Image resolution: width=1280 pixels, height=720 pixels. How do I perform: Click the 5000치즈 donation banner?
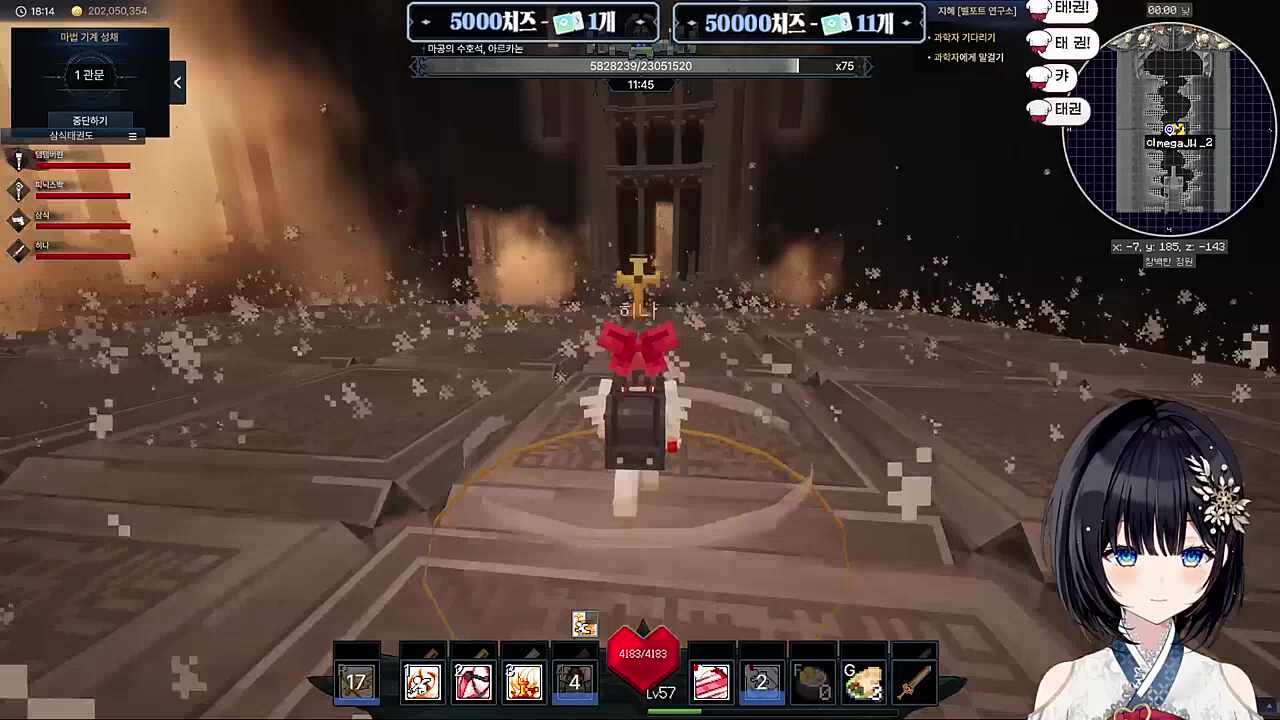pyautogui.click(x=533, y=23)
